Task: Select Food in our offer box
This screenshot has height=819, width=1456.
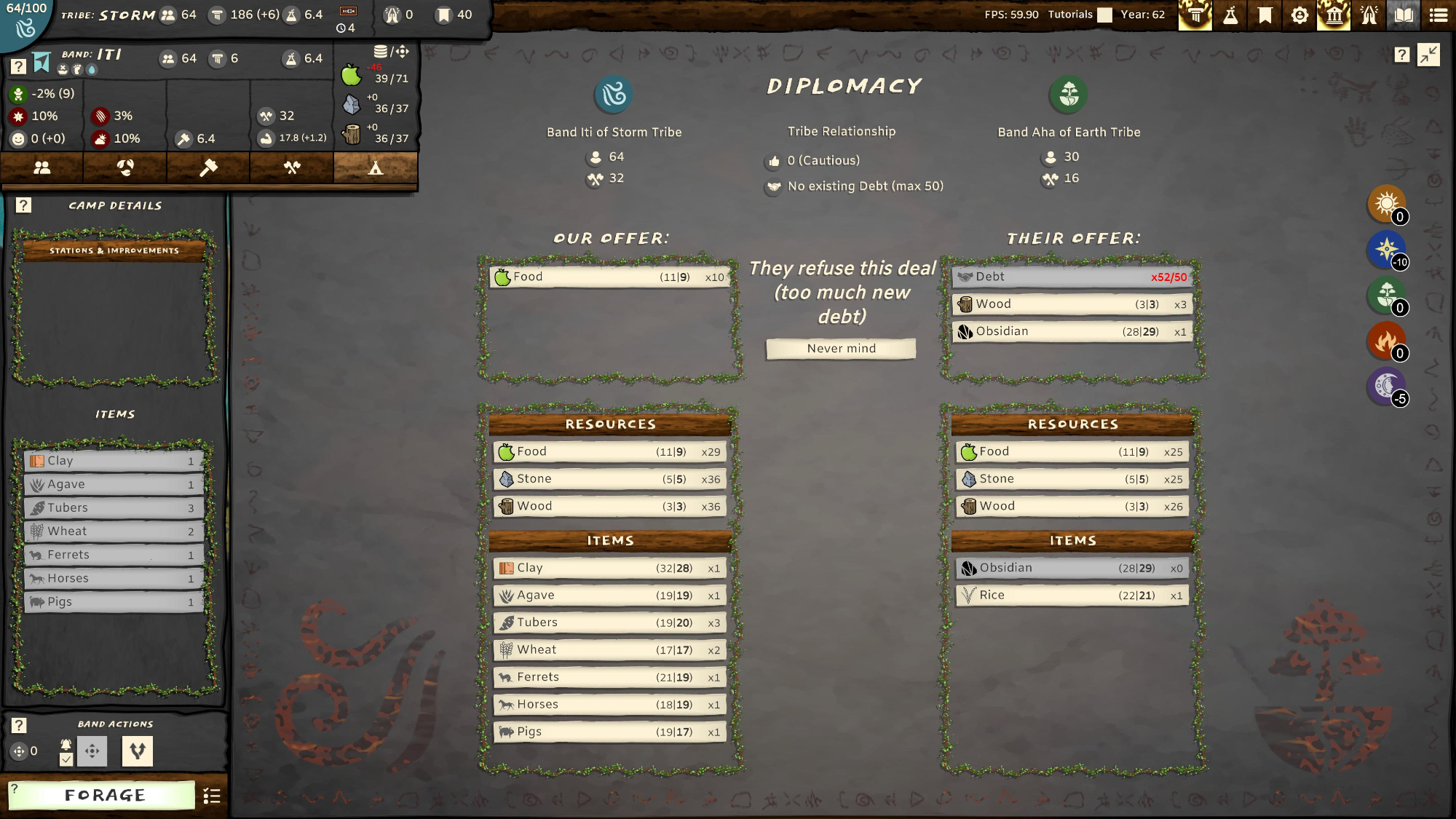Action: pyautogui.click(x=610, y=277)
